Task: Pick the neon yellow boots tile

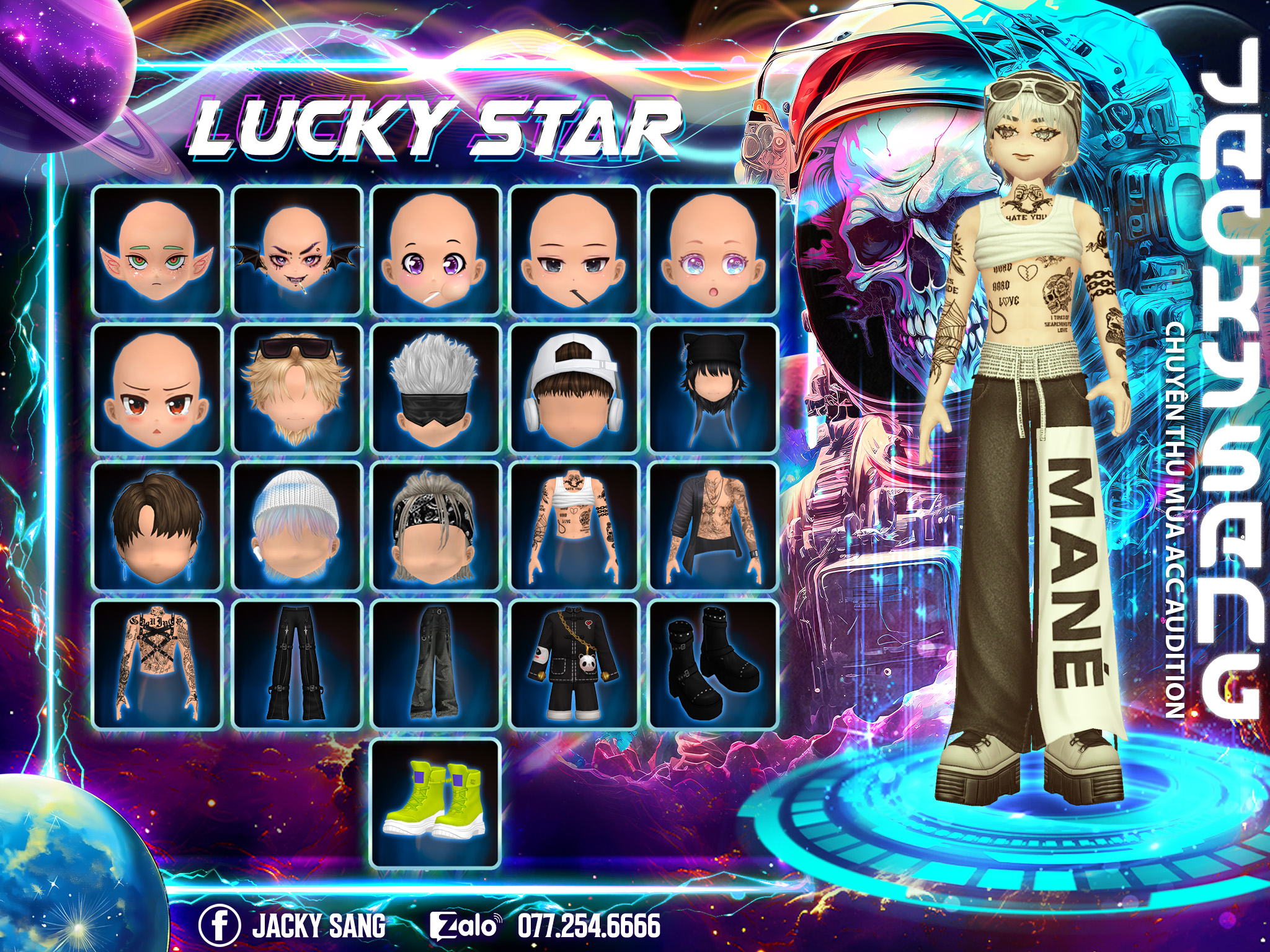Action: [x=435, y=804]
